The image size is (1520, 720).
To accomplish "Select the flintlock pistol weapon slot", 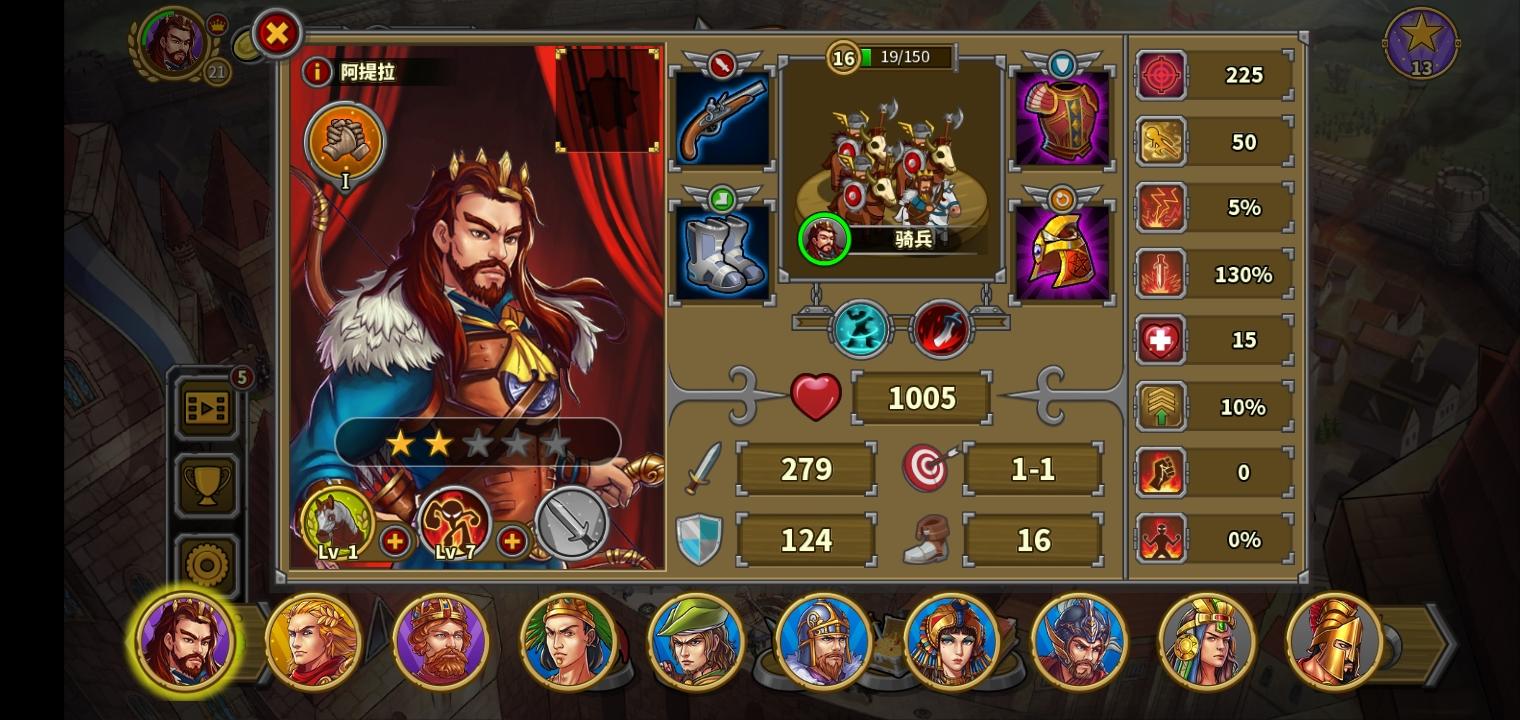I will [722, 116].
